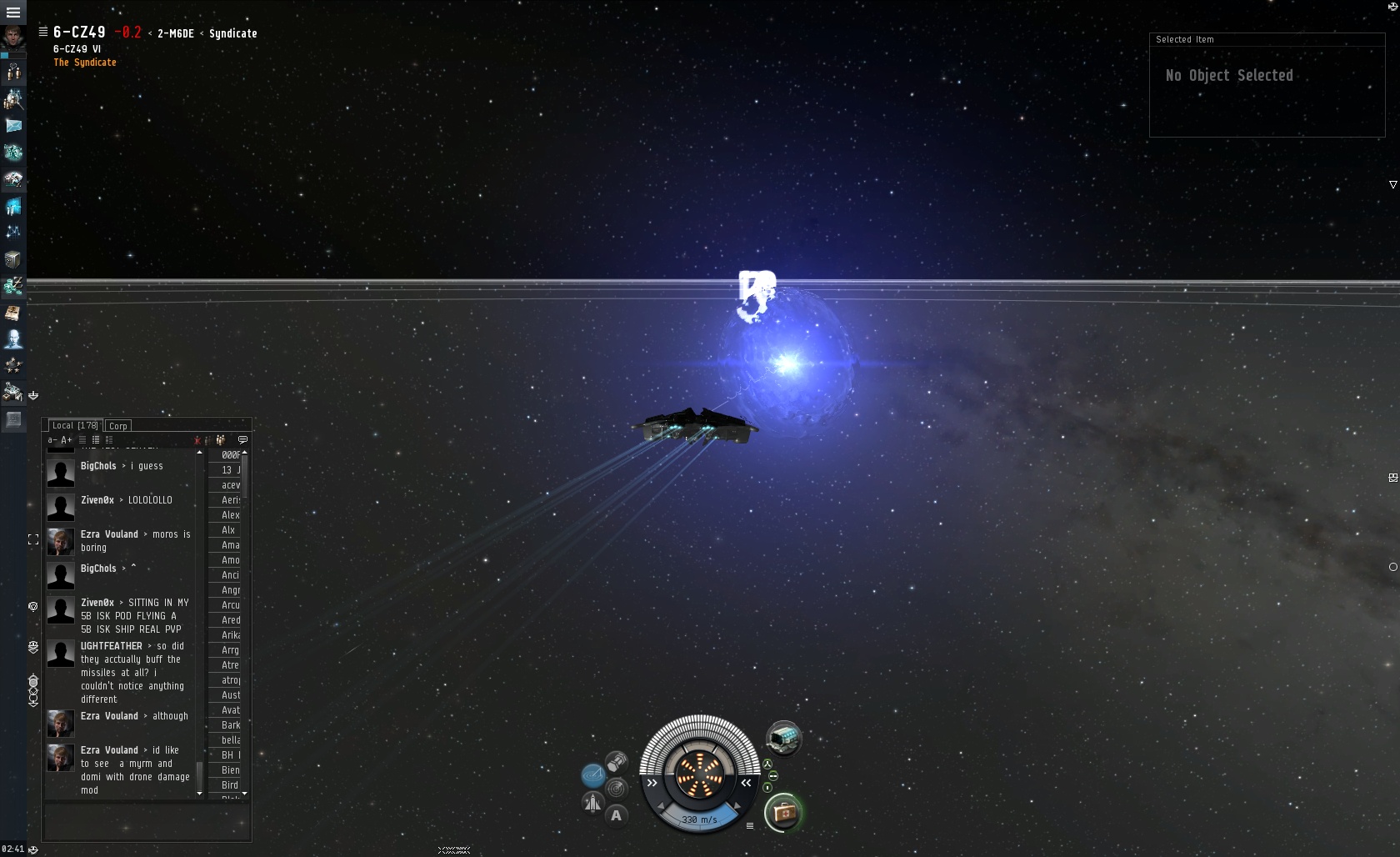Click the Syndicate region link
1400x857 pixels.
coord(232,33)
